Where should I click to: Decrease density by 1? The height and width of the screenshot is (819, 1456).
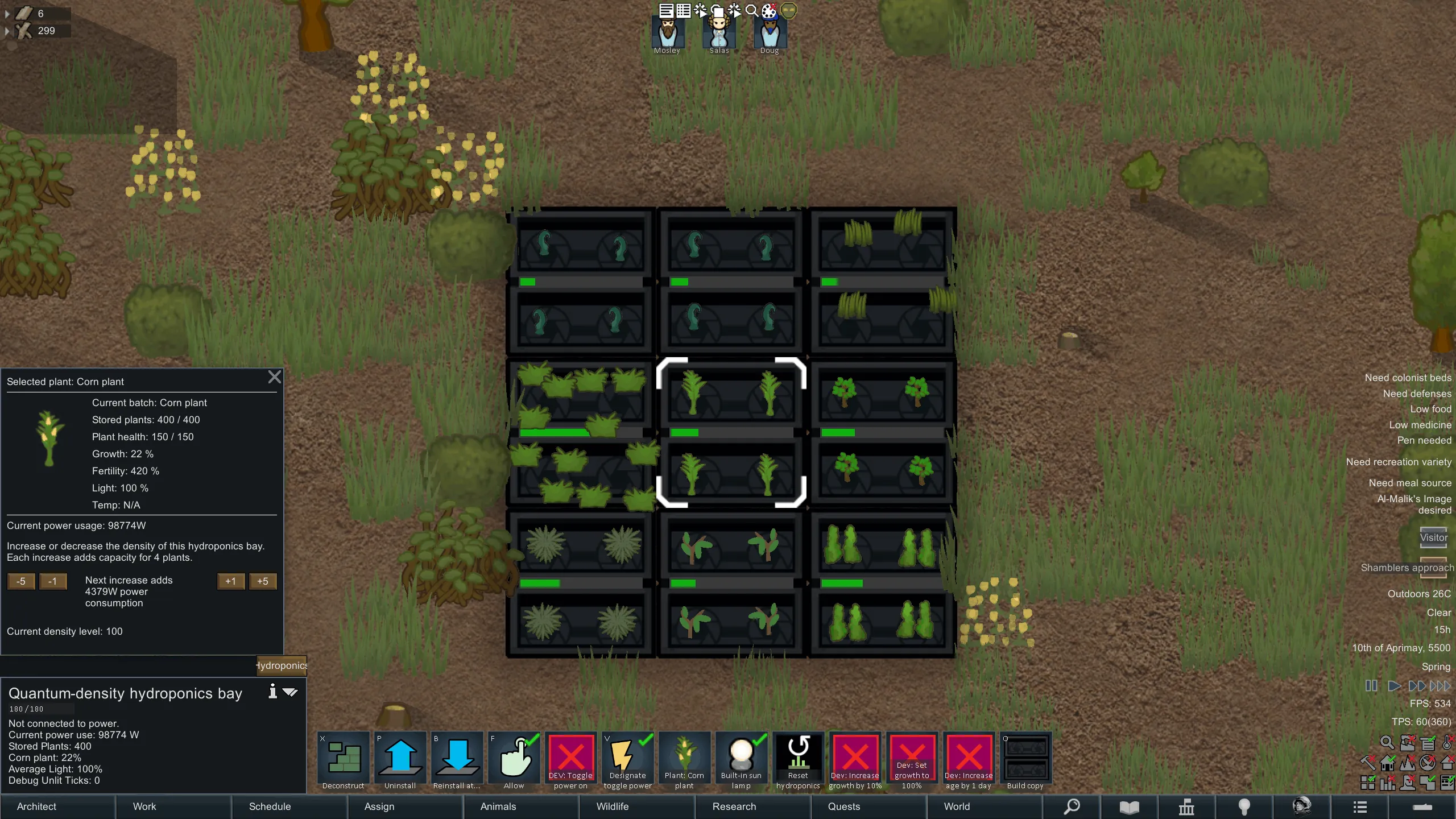click(52, 581)
